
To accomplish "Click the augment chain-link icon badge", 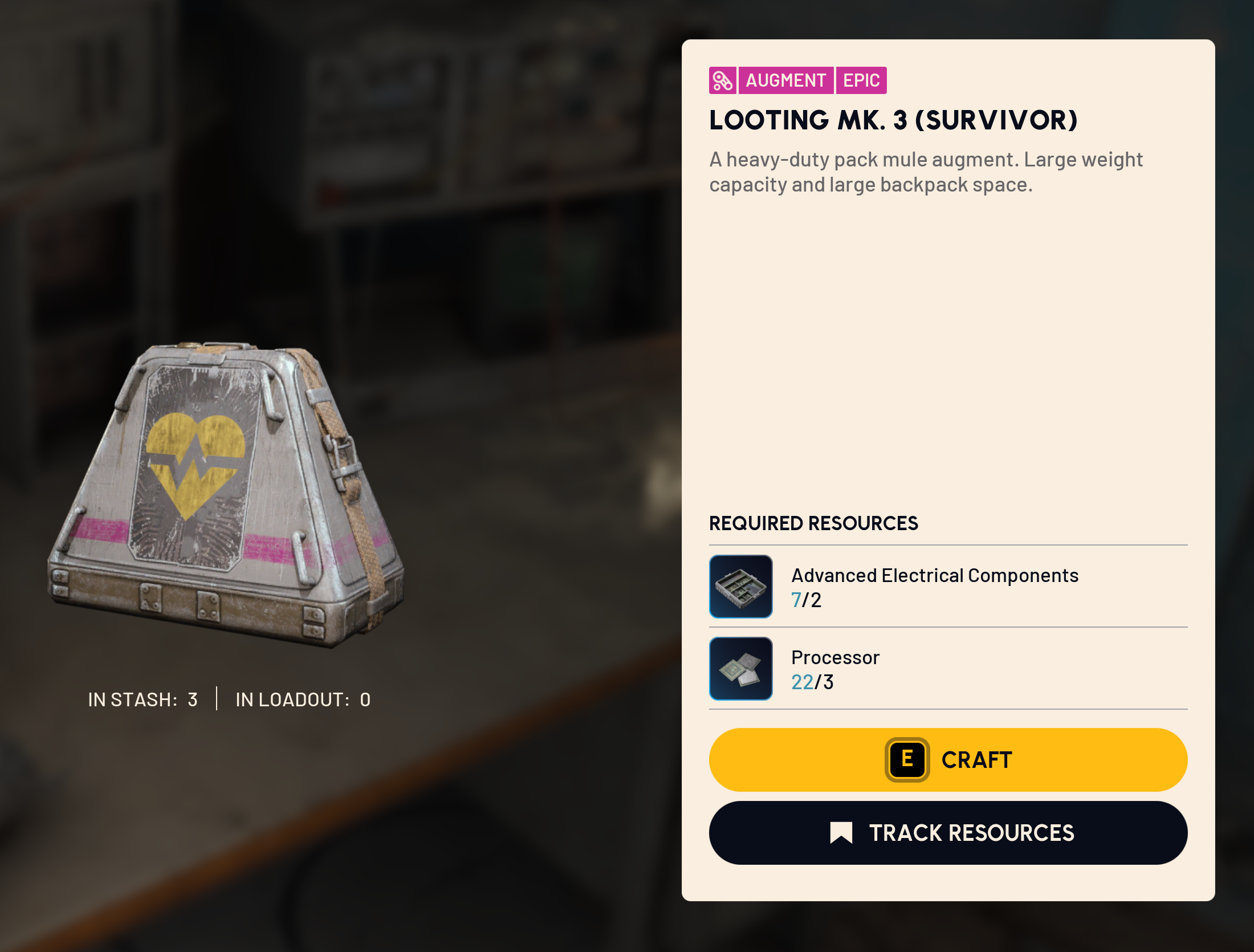I will point(723,80).
